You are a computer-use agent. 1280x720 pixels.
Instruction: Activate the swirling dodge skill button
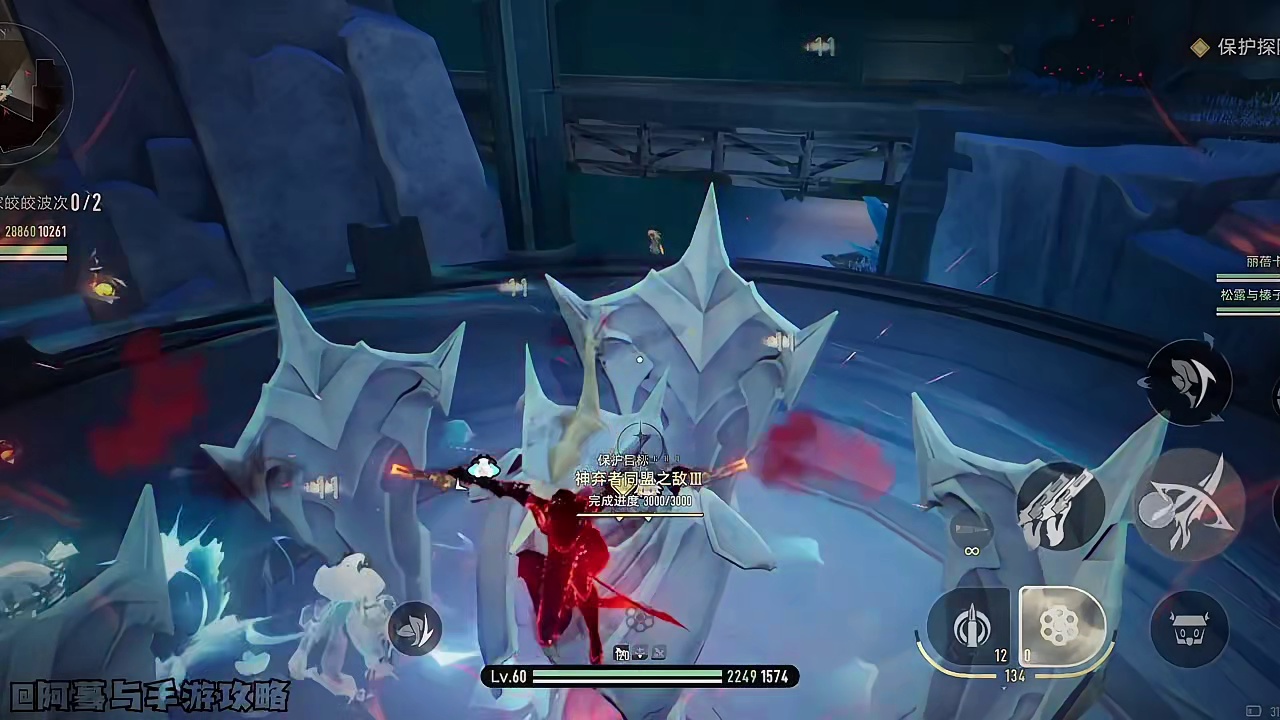(1188, 381)
